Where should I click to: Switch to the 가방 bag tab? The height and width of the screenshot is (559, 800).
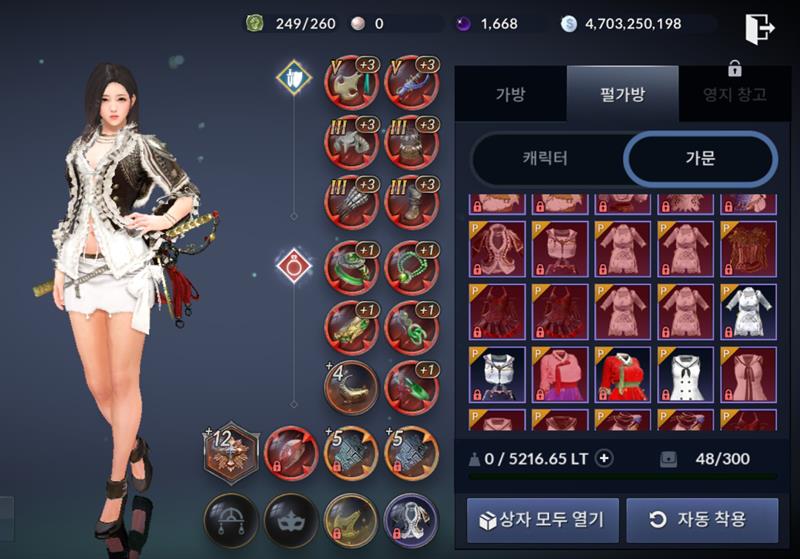510,95
